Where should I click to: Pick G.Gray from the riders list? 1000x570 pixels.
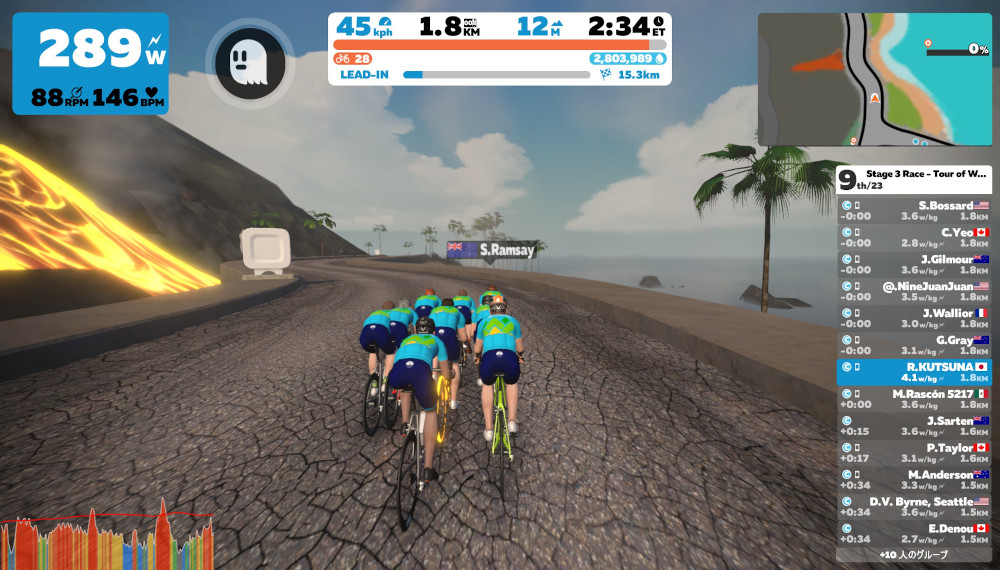tap(913, 345)
